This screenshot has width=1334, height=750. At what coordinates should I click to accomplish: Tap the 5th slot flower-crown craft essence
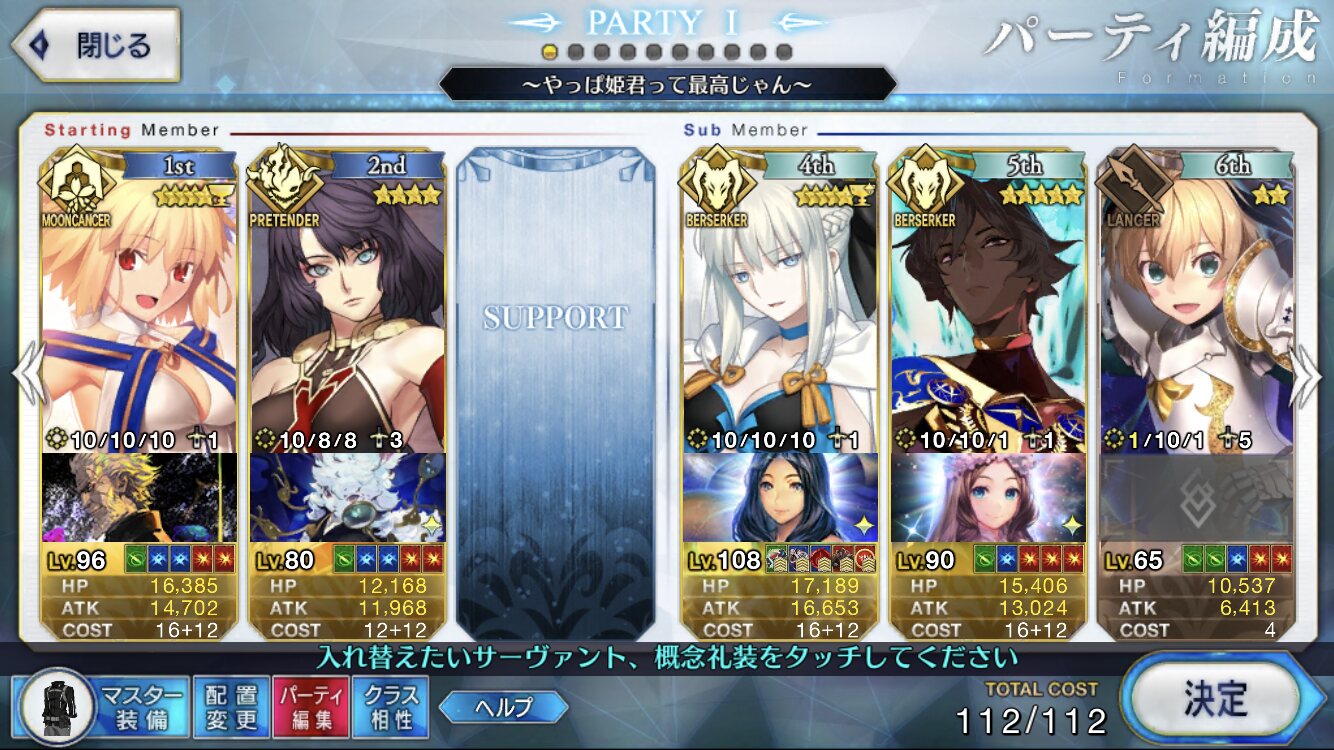(988, 497)
